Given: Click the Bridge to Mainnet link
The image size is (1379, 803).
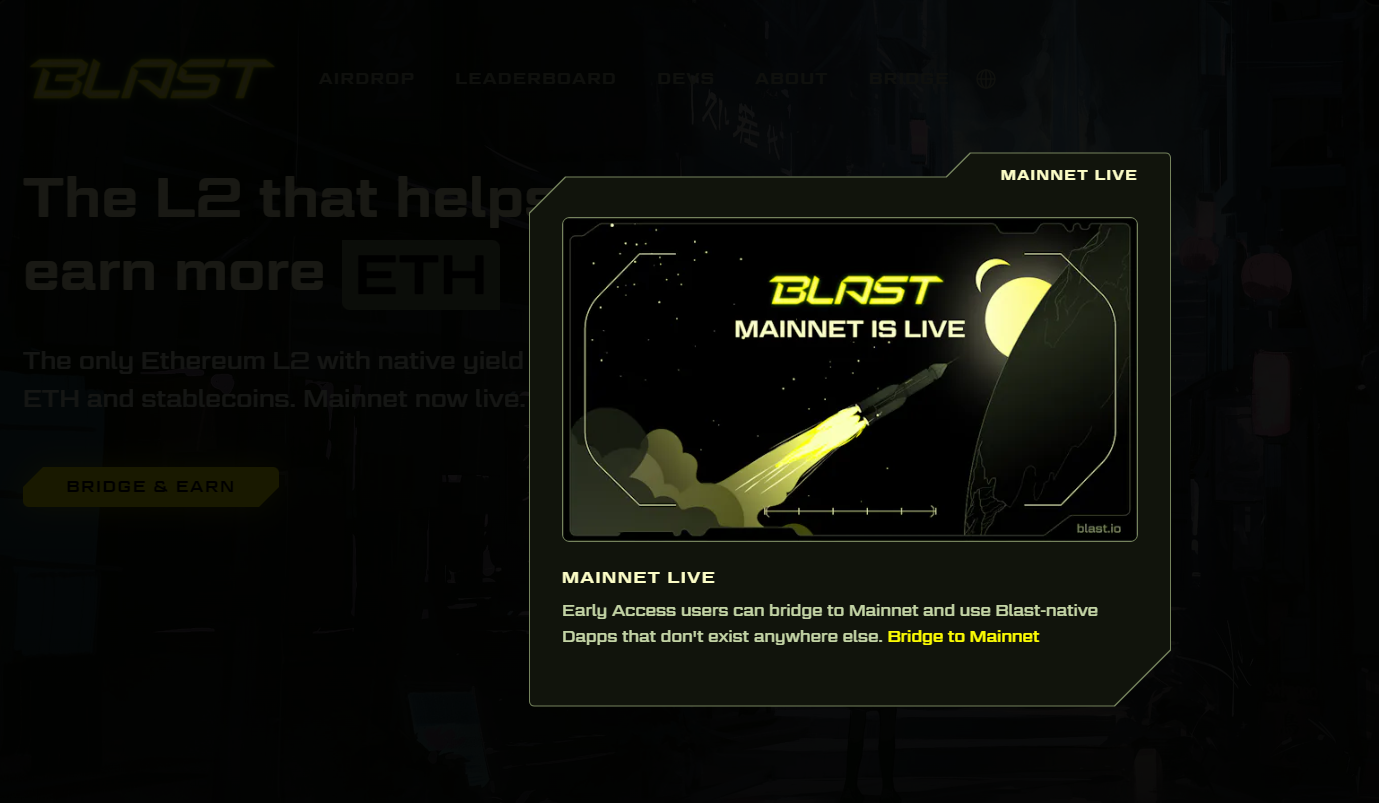Looking at the screenshot, I should (963, 637).
